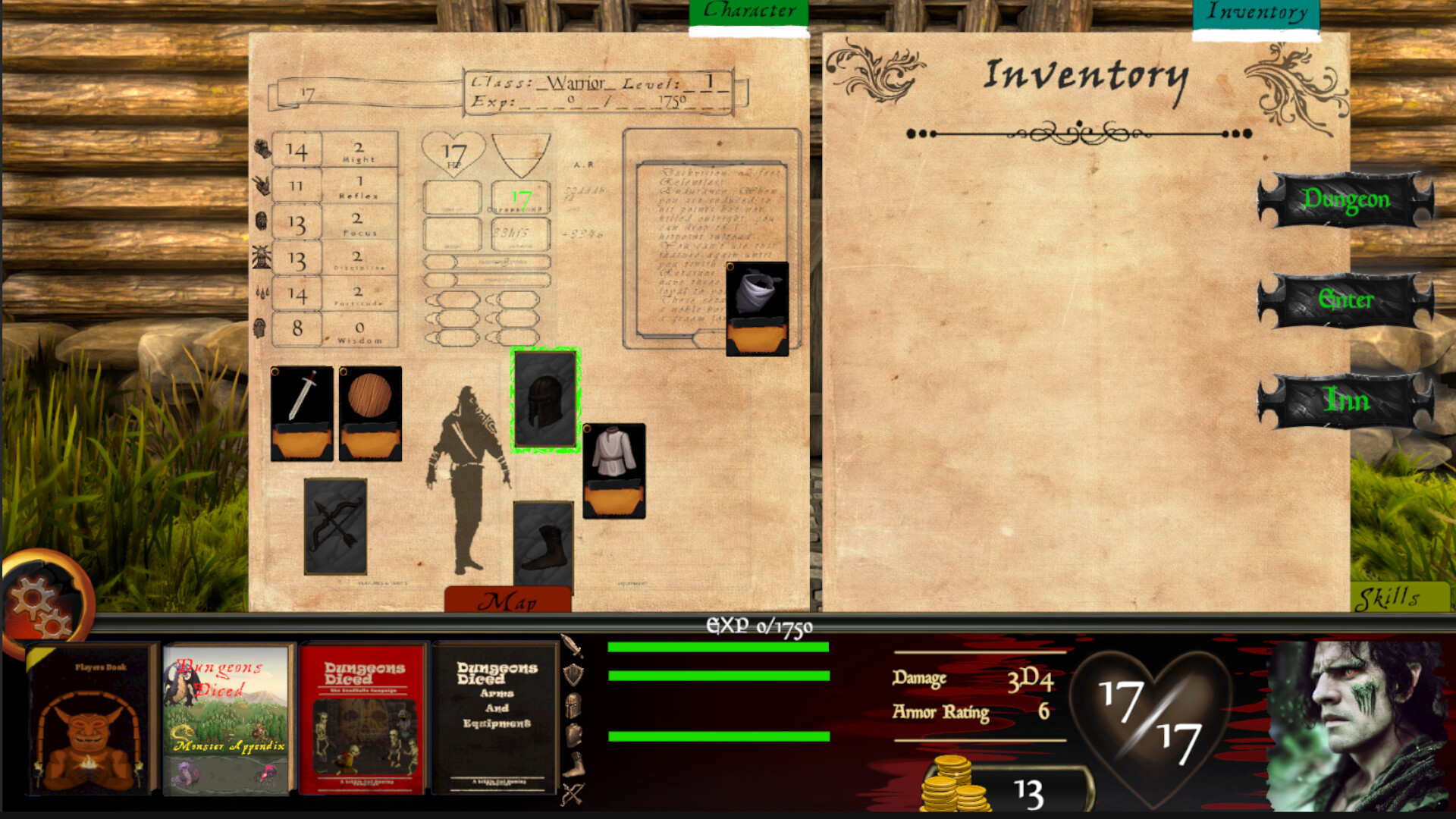This screenshot has height=819, width=1456.
Task: Click the Dungeon button
Action: tap(1346, 199)
